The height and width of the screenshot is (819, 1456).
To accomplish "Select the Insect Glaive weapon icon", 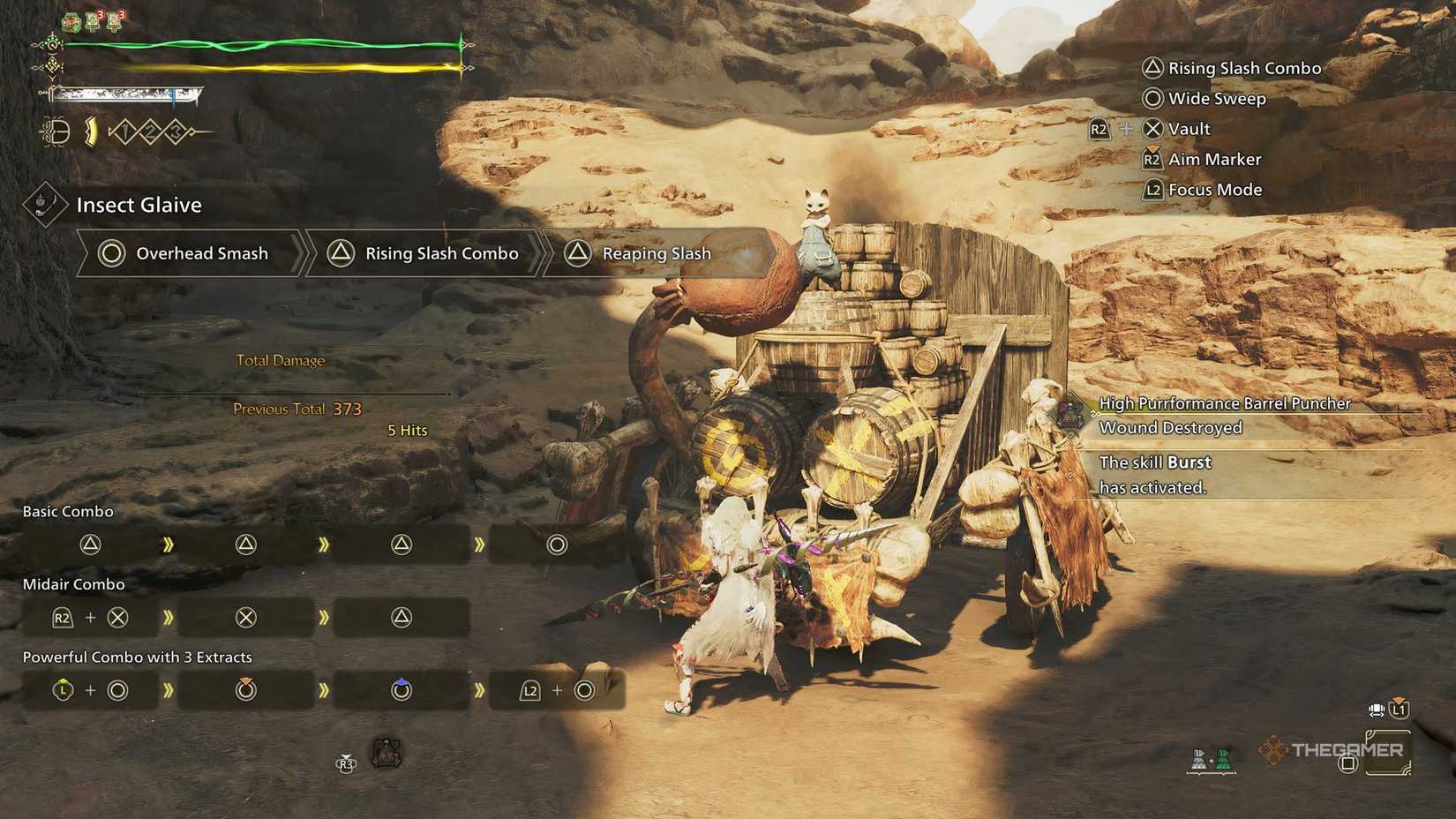I will 46,205.
